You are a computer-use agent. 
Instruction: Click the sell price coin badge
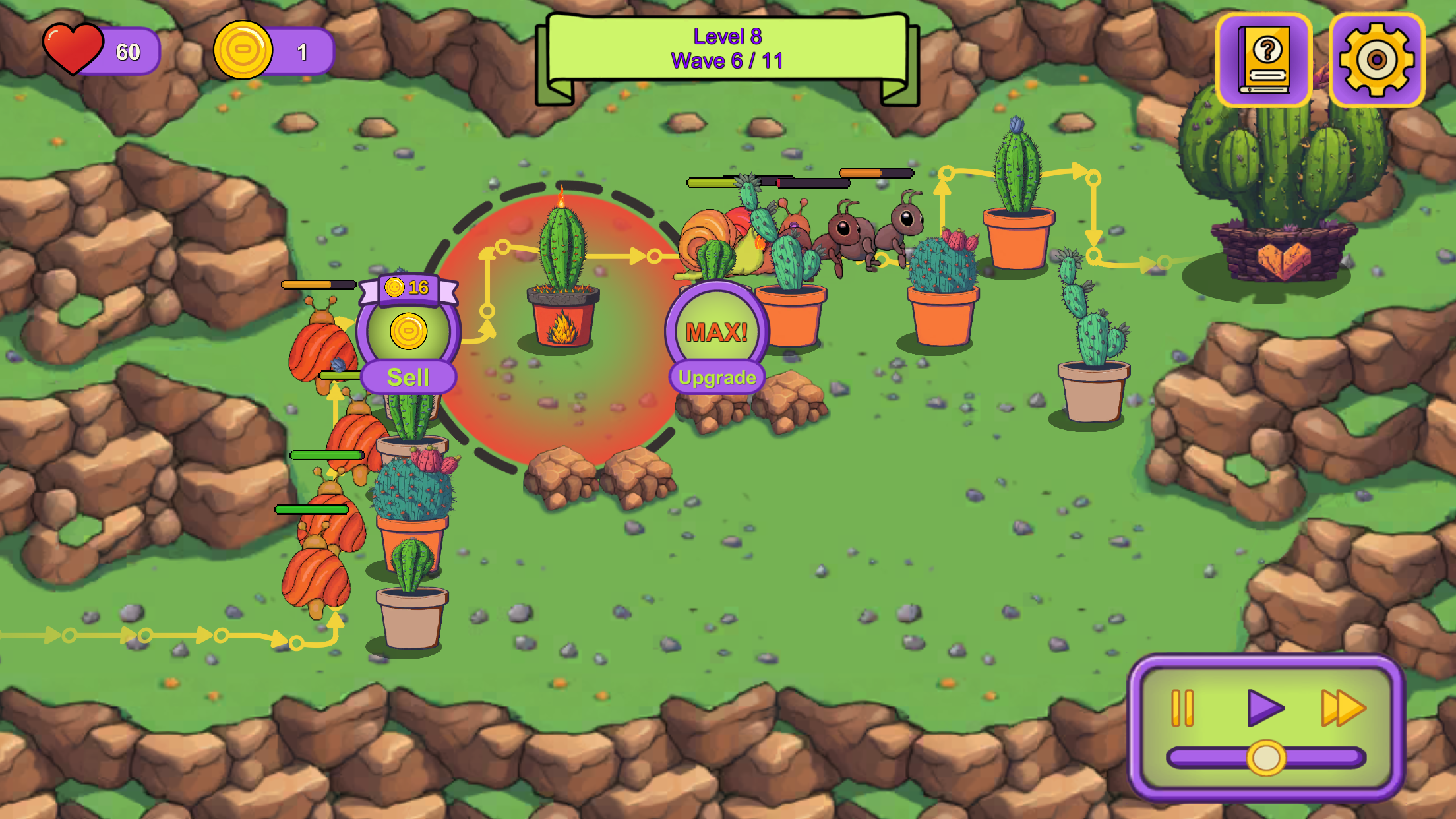pos(409,288)
